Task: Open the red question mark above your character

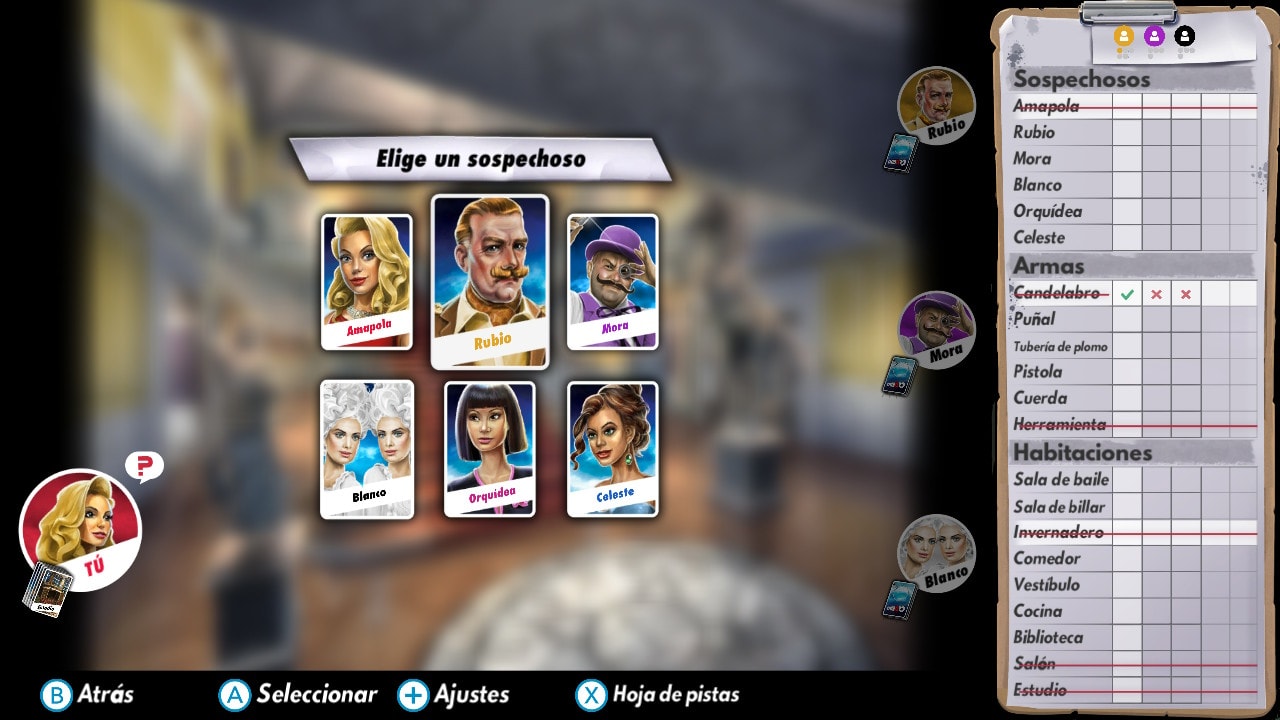Action: [x=142, y=464]
